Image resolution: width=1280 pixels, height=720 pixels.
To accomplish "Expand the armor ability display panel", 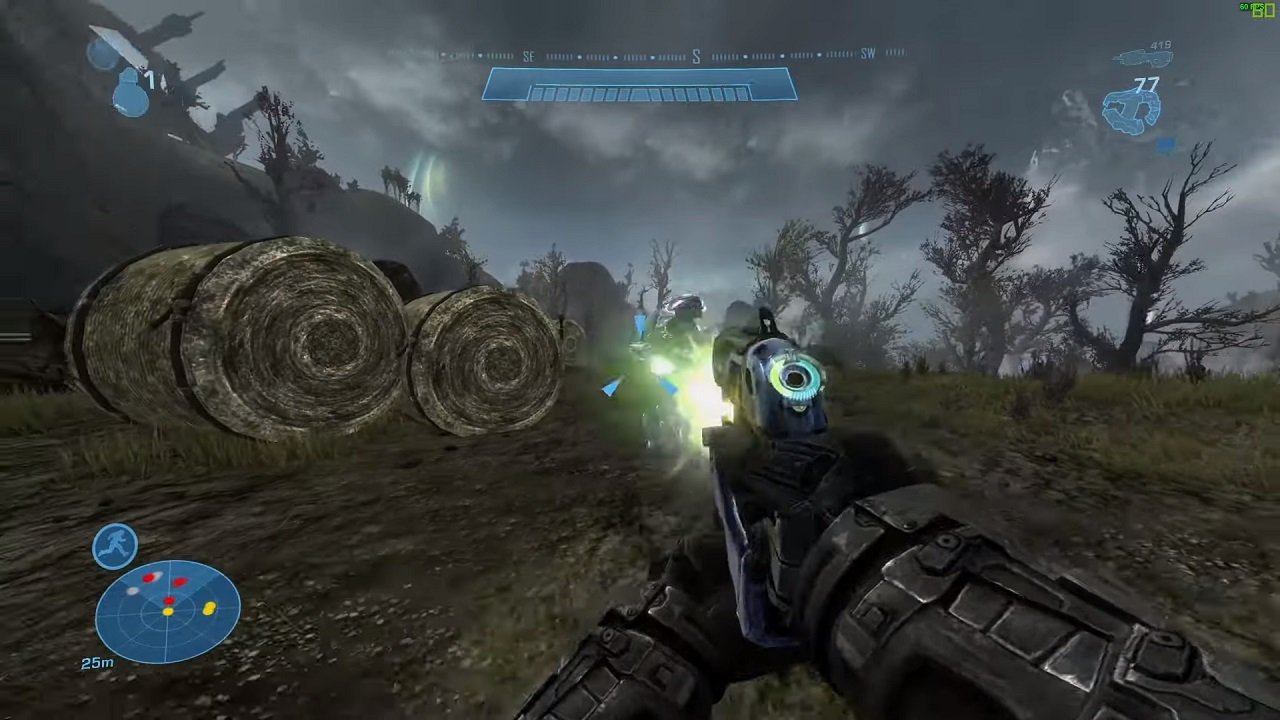I will pos(113,546).
